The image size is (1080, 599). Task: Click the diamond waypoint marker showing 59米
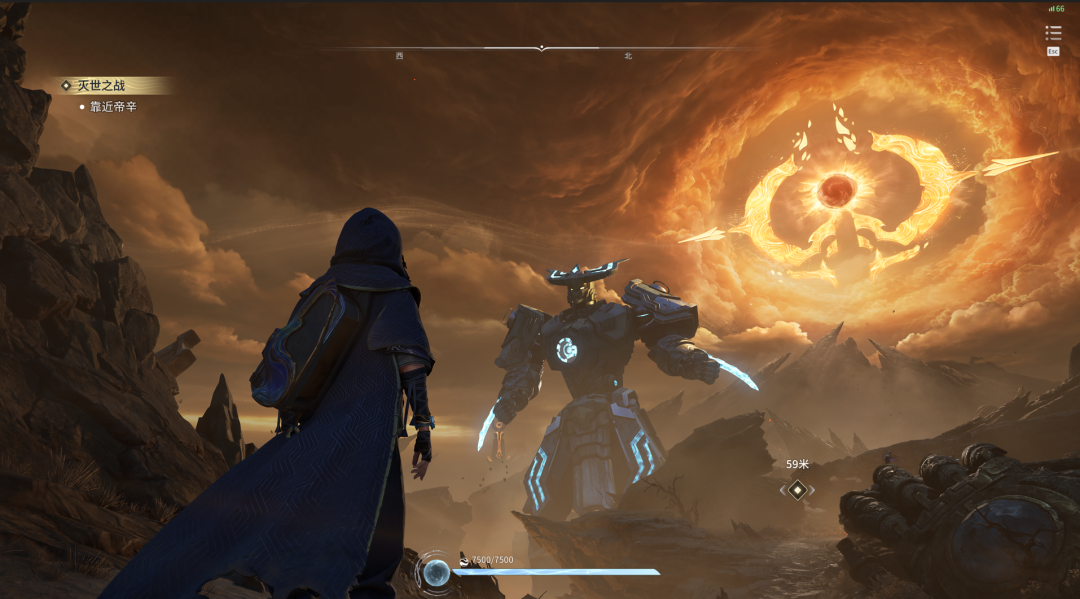click(x=797, y=490)
